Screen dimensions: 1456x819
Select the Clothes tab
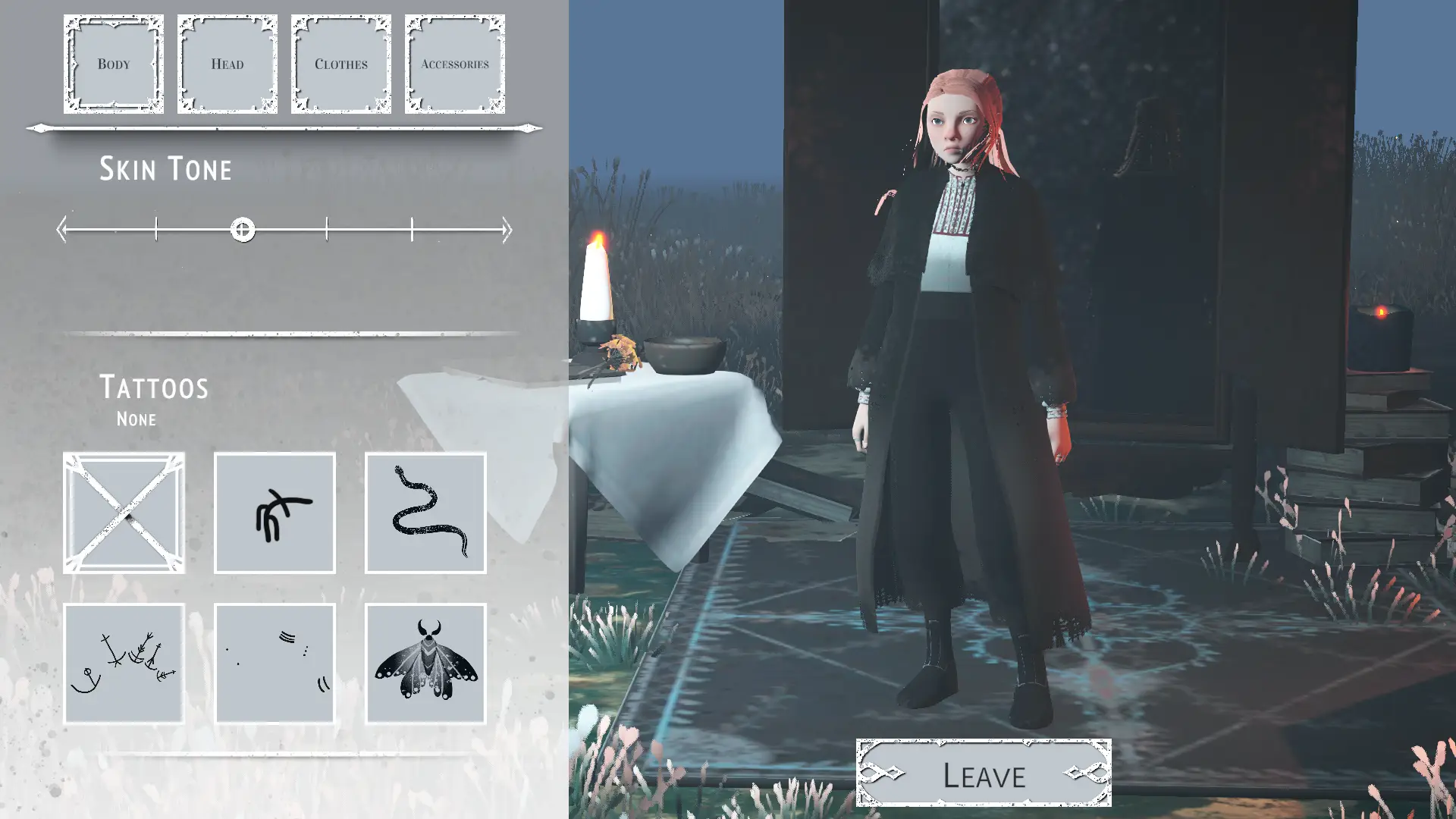tap(341, 64)
